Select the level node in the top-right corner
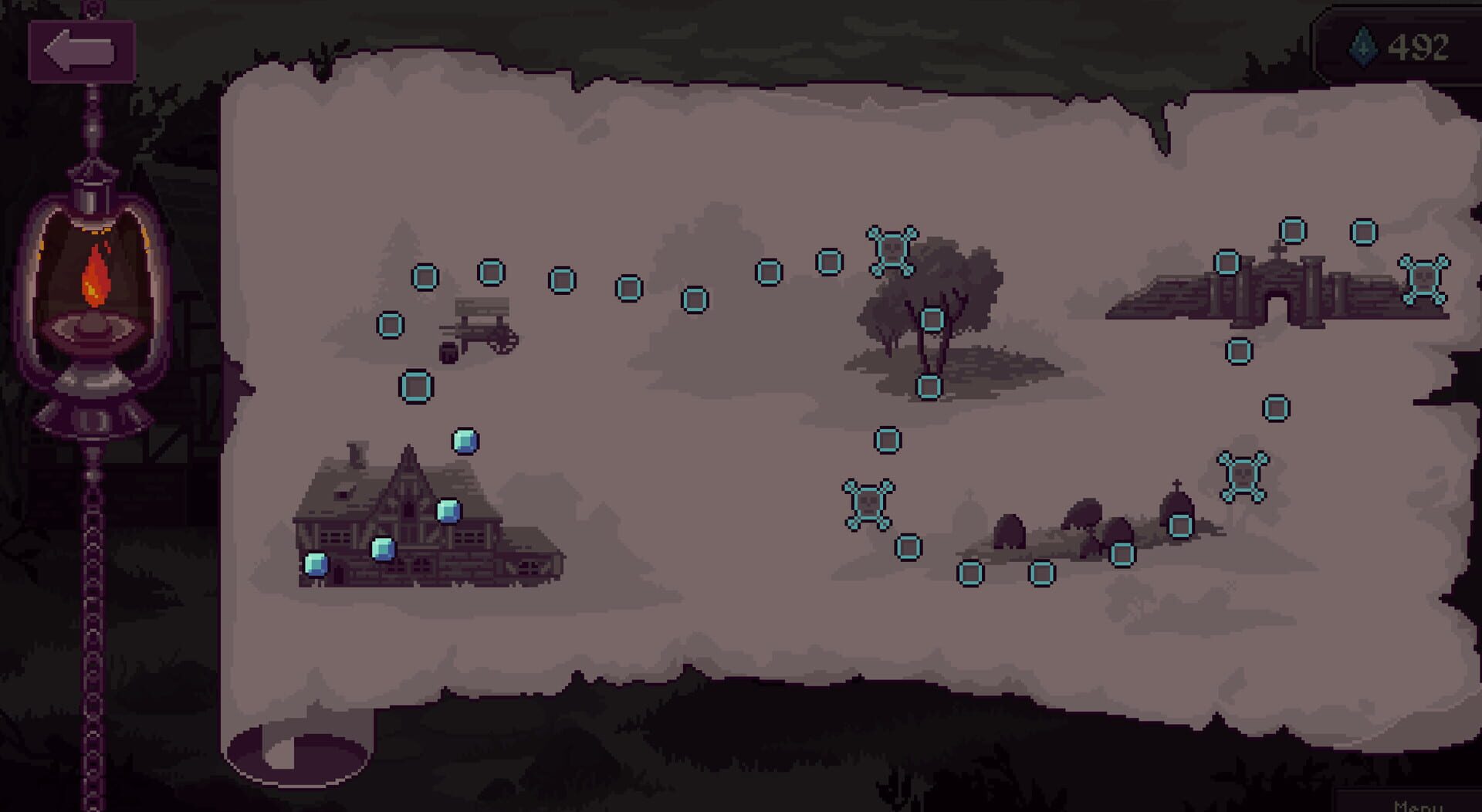The width and height of the screenshot is (1482, 812). click(1364, 230)
